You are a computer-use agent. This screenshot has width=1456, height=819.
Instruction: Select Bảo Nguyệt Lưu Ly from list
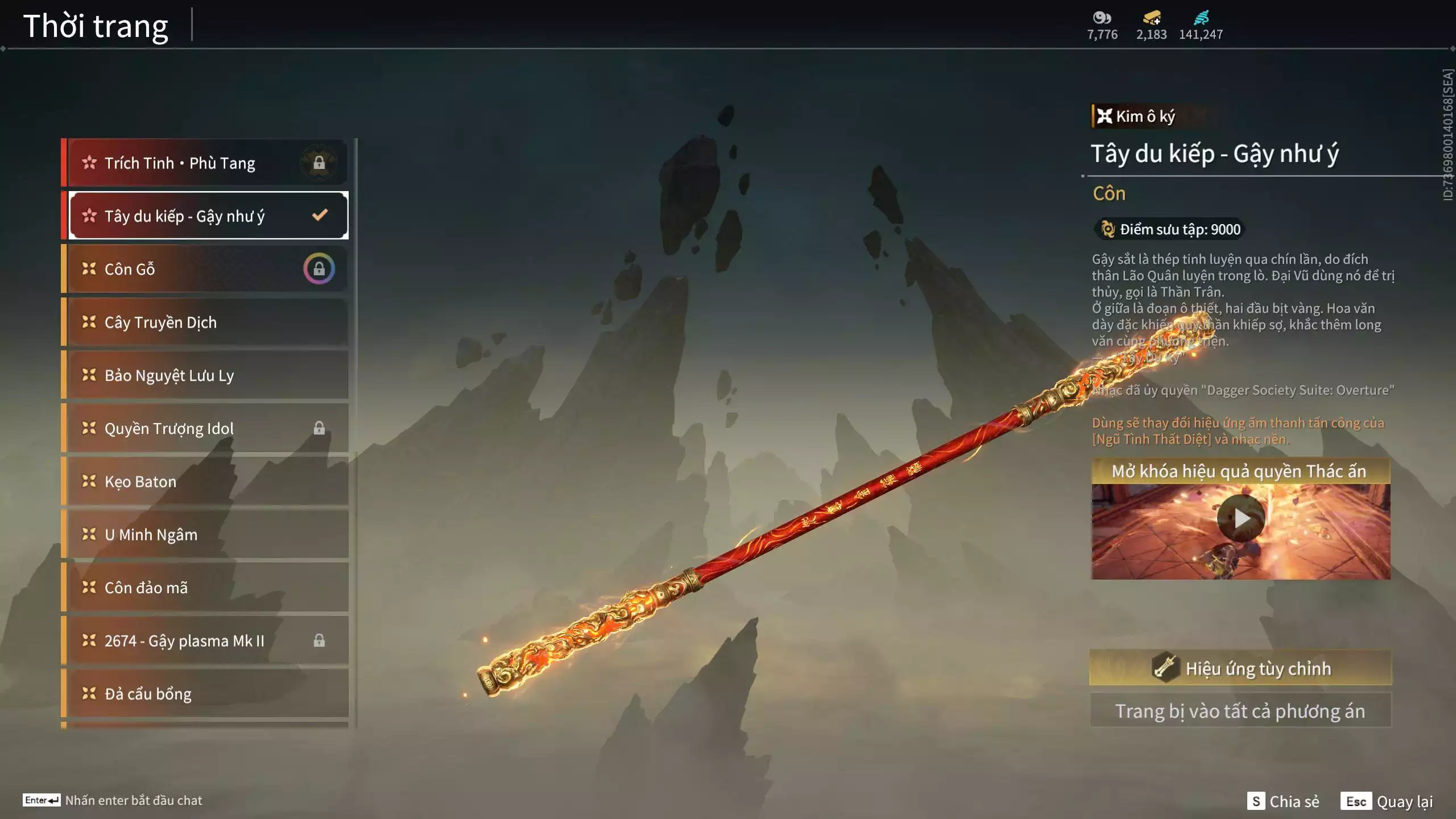coord(206,375)
